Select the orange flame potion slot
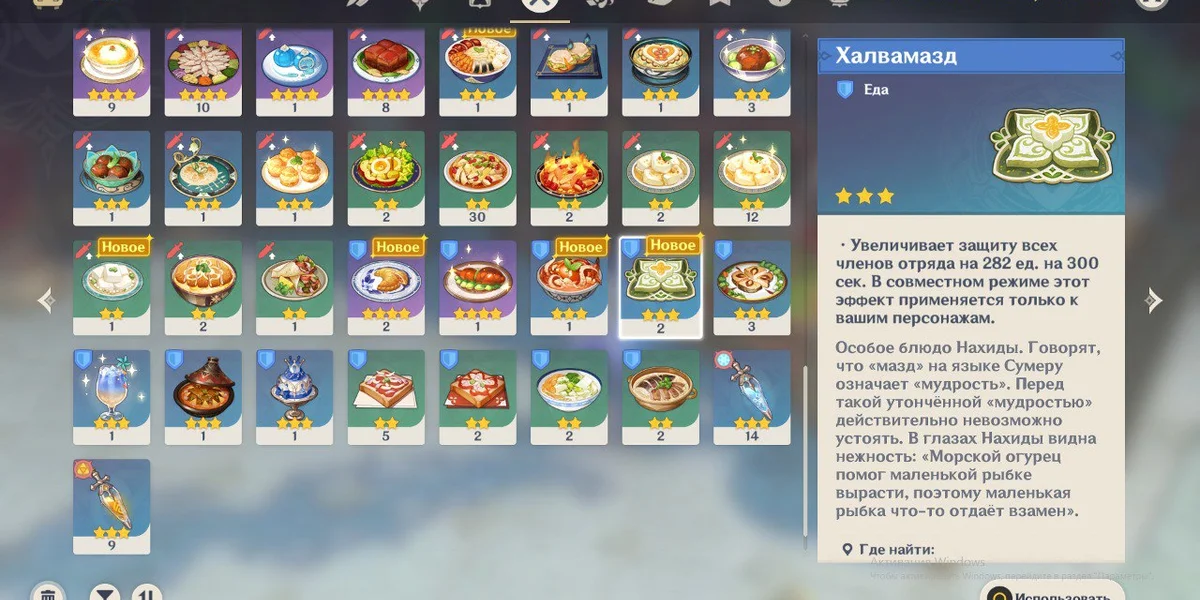Viewport: 1200px width, 600px height. pos(111,505)
